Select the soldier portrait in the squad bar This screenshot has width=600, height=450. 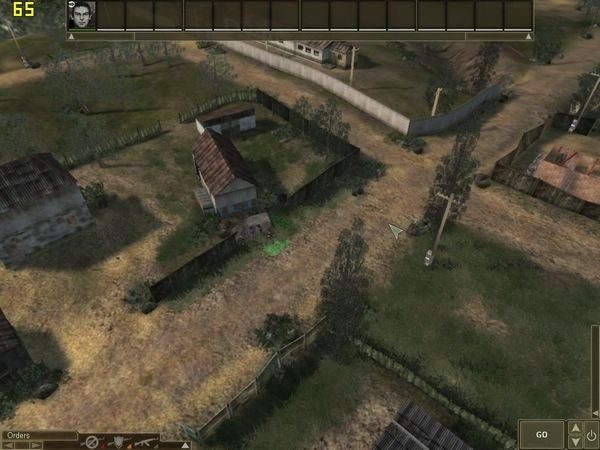(81, 15)
